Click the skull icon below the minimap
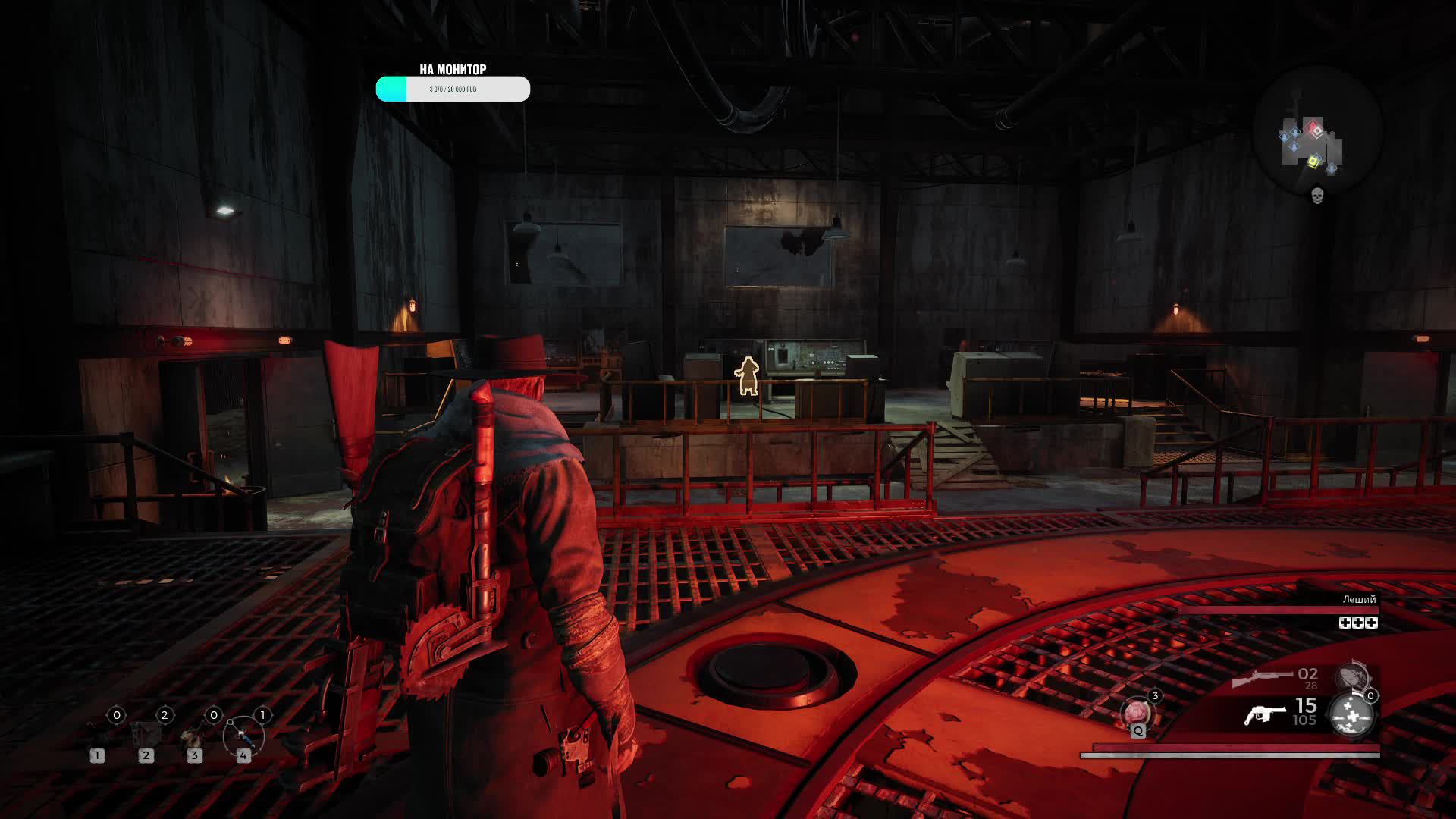1456x819 pixels. [x=1317, y=195]
